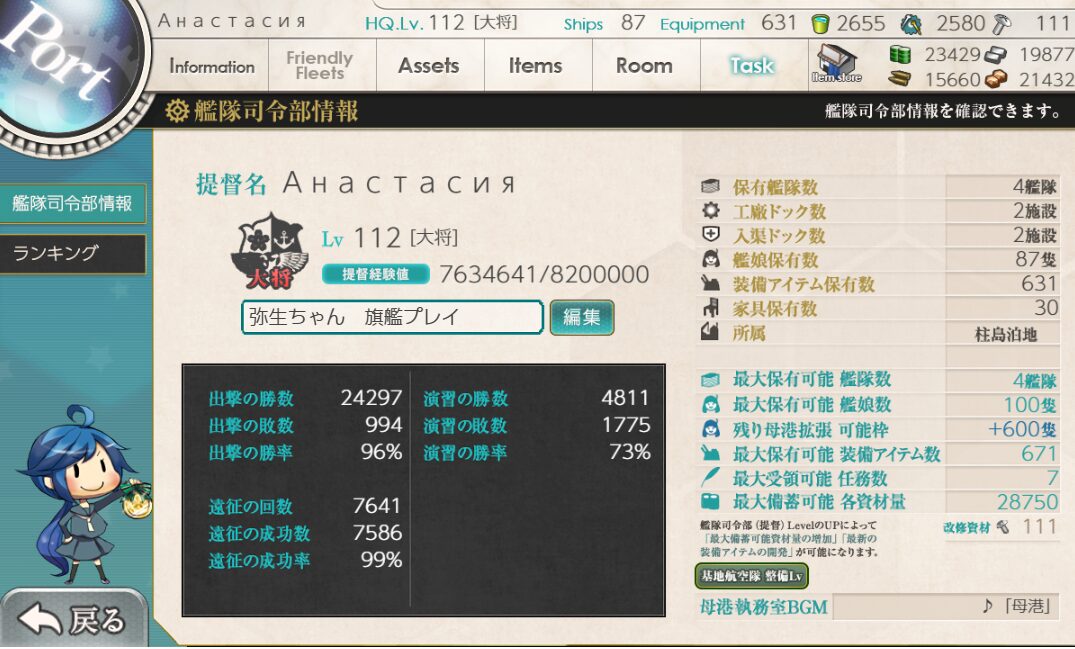This screenshot has height=649, width=1075.
Task: Switch to the ランキング side tab
Action: point(72,254)
